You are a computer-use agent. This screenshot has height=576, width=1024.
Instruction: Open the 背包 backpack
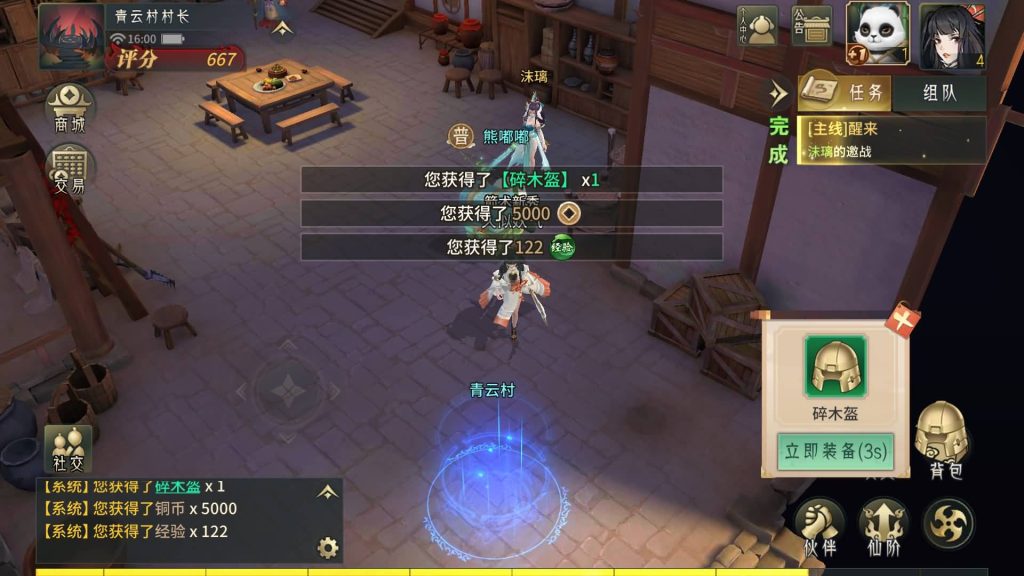coord(943,441)
